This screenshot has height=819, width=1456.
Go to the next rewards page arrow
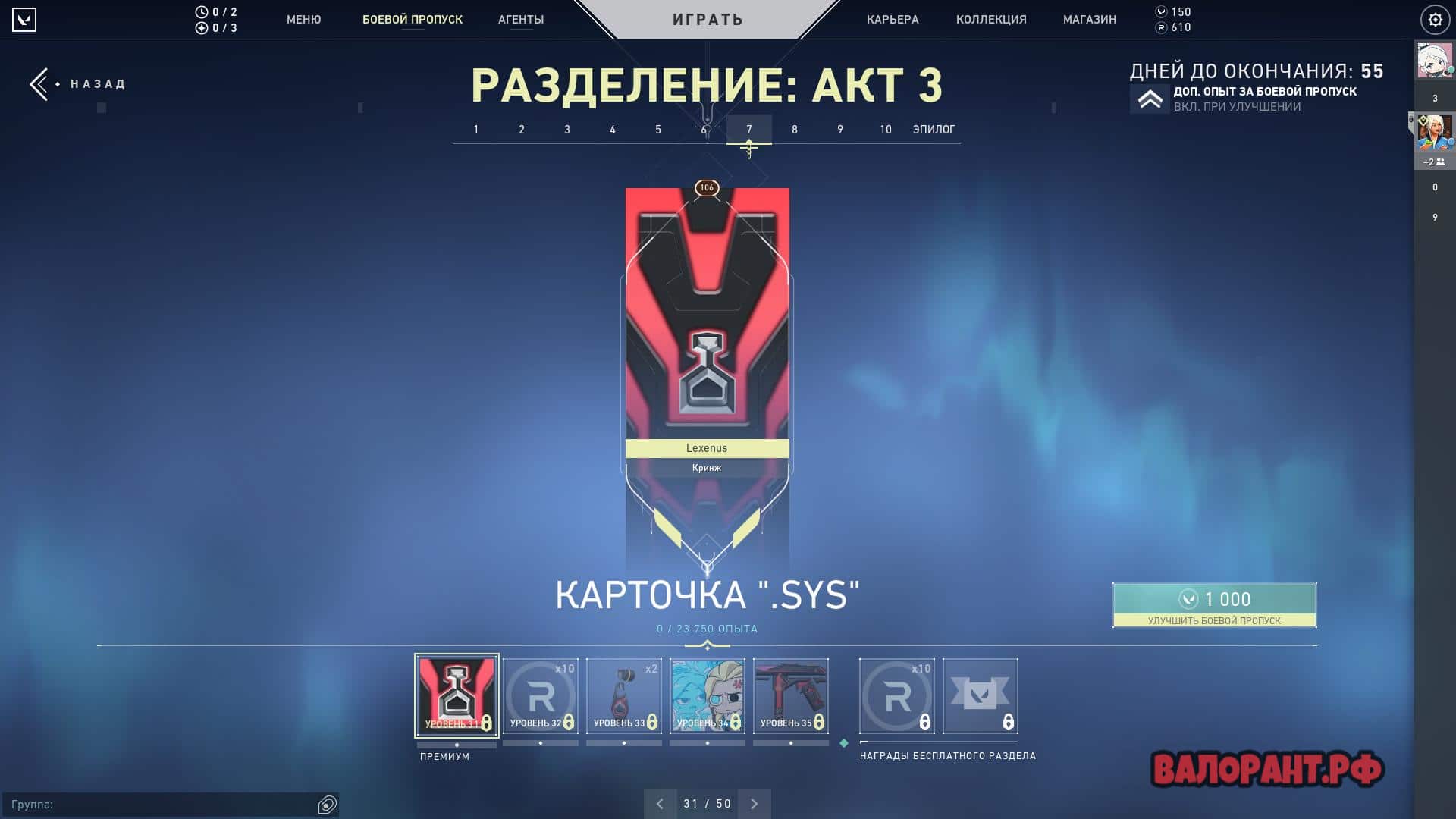(x=755, y=804)
